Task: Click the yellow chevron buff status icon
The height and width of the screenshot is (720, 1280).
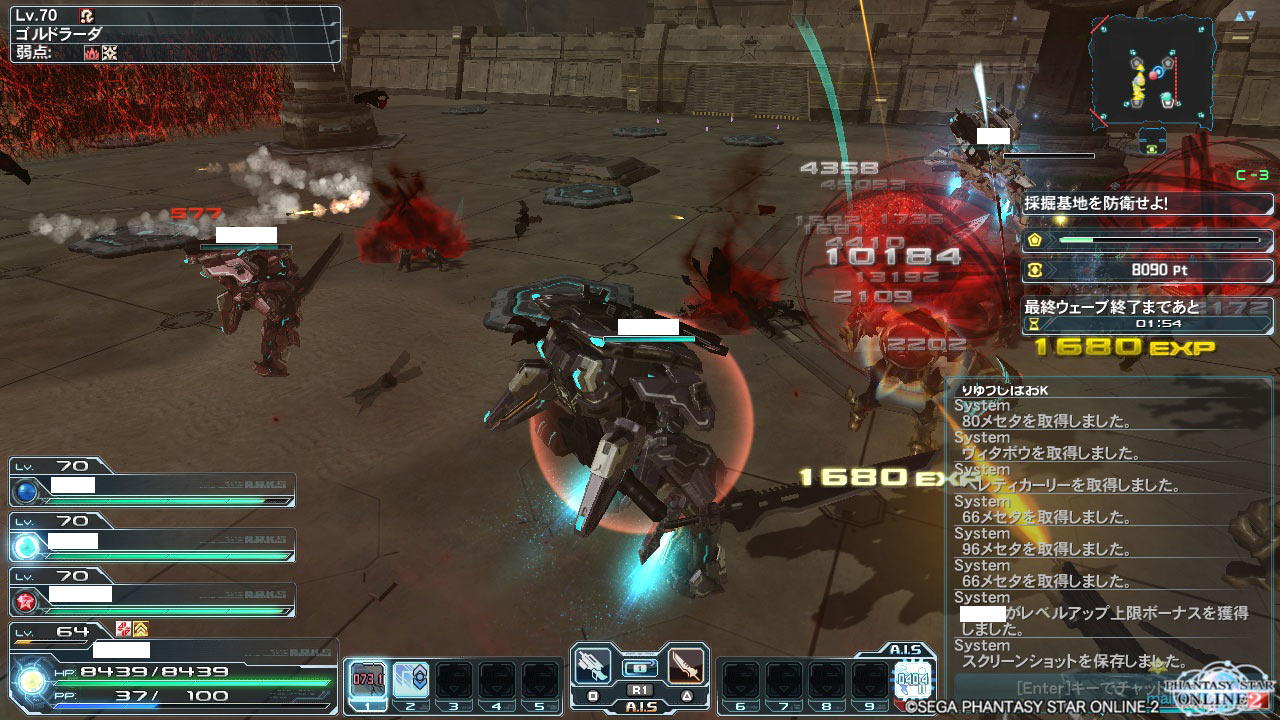Action: pos(141,629)
